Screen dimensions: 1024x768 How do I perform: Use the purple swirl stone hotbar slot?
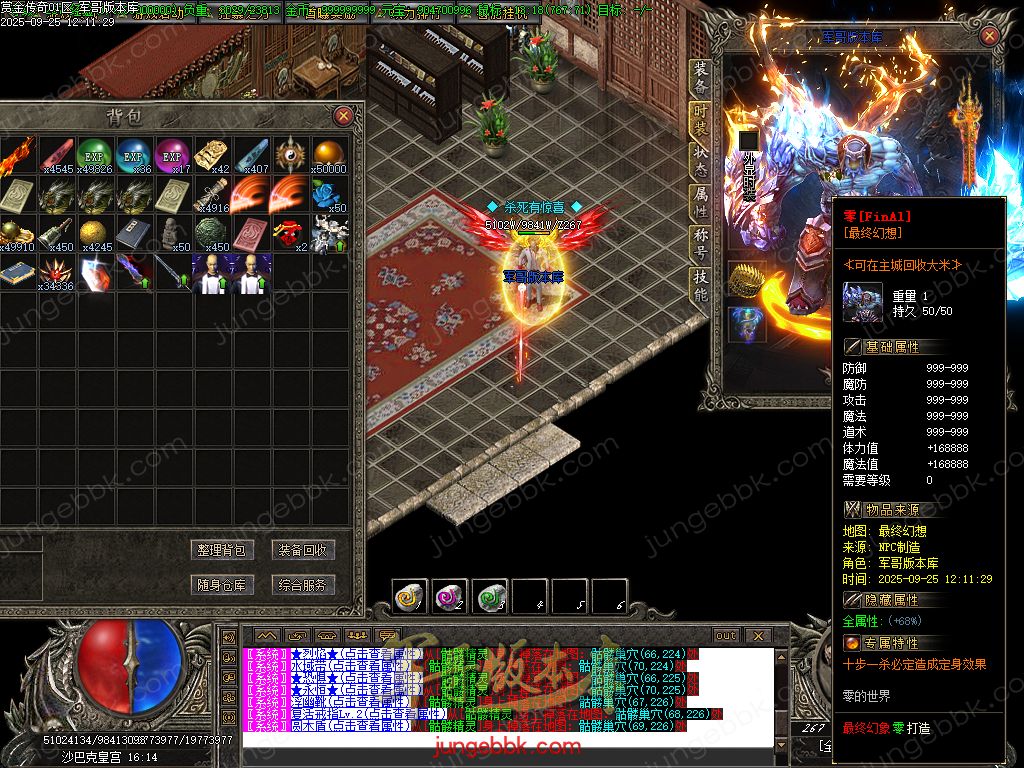pos(449,597)
